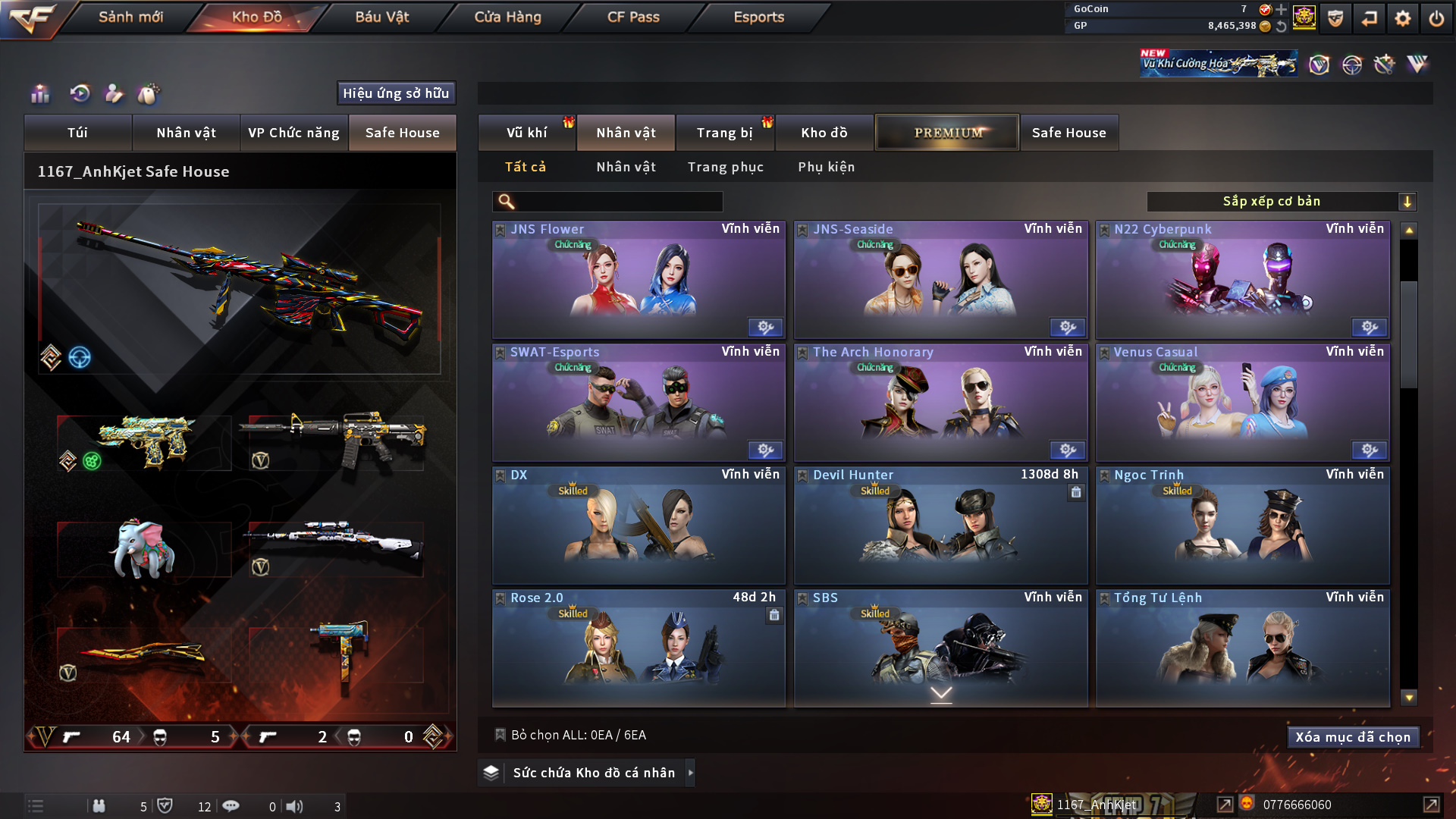Choose the Devil Hunter character card
Screen dimensions: 1456x819
[x=940, y=526]
